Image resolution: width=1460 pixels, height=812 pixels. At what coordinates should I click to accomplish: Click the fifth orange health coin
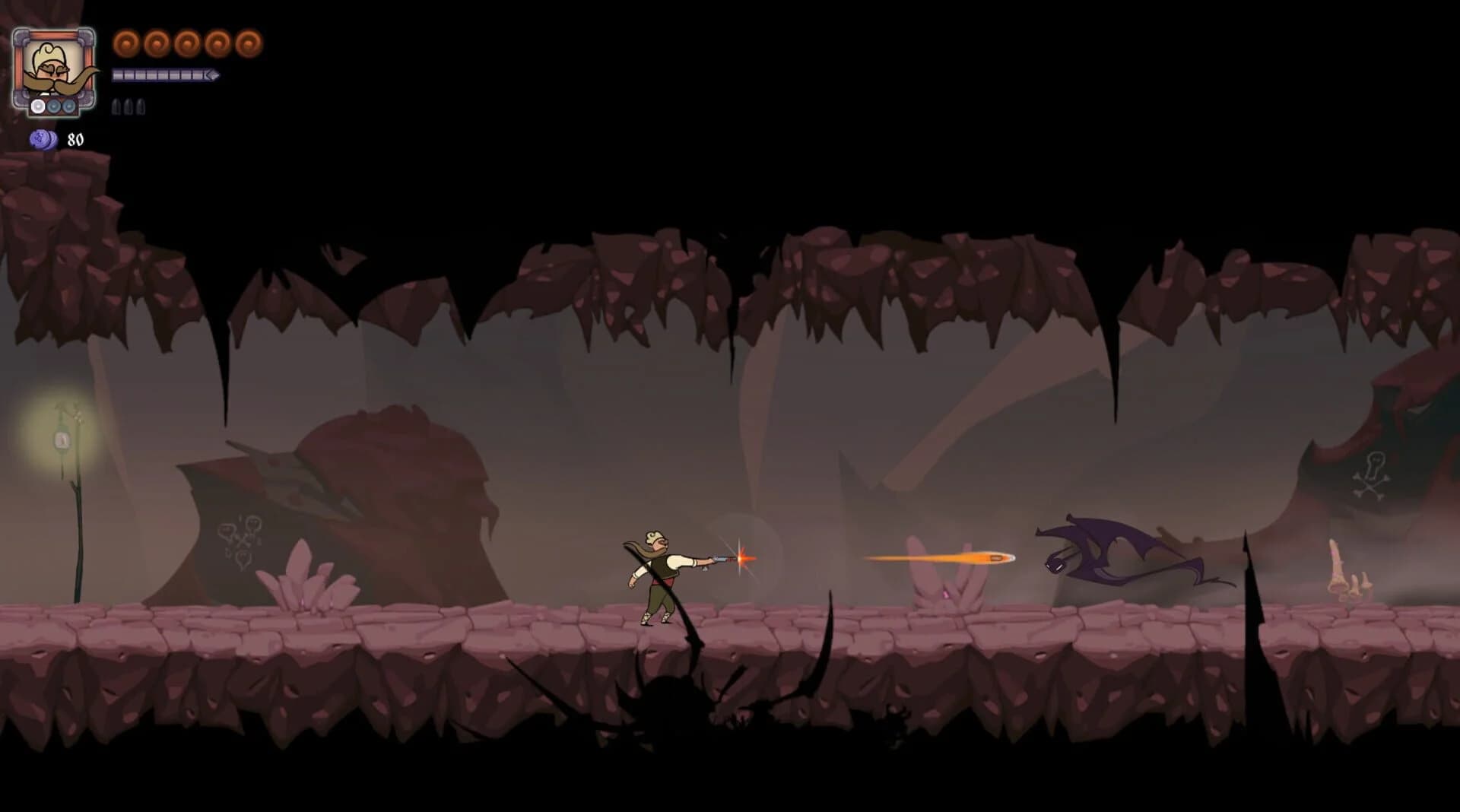click(249, 43)
